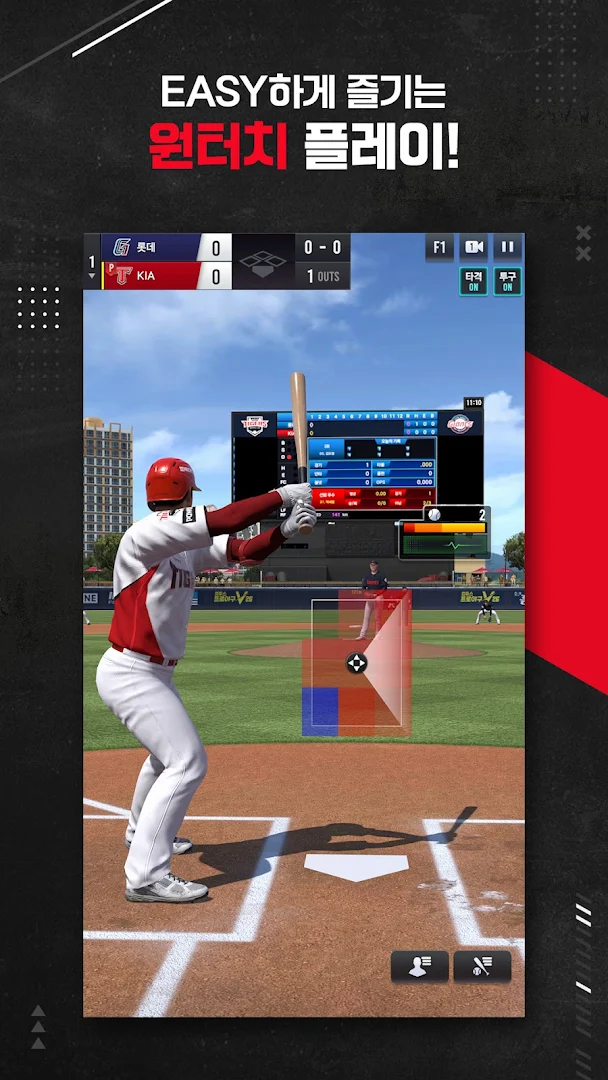Viewport: 608px width, 1080px height.
Task: Tap the F1 button
Action: pos(439,248)
